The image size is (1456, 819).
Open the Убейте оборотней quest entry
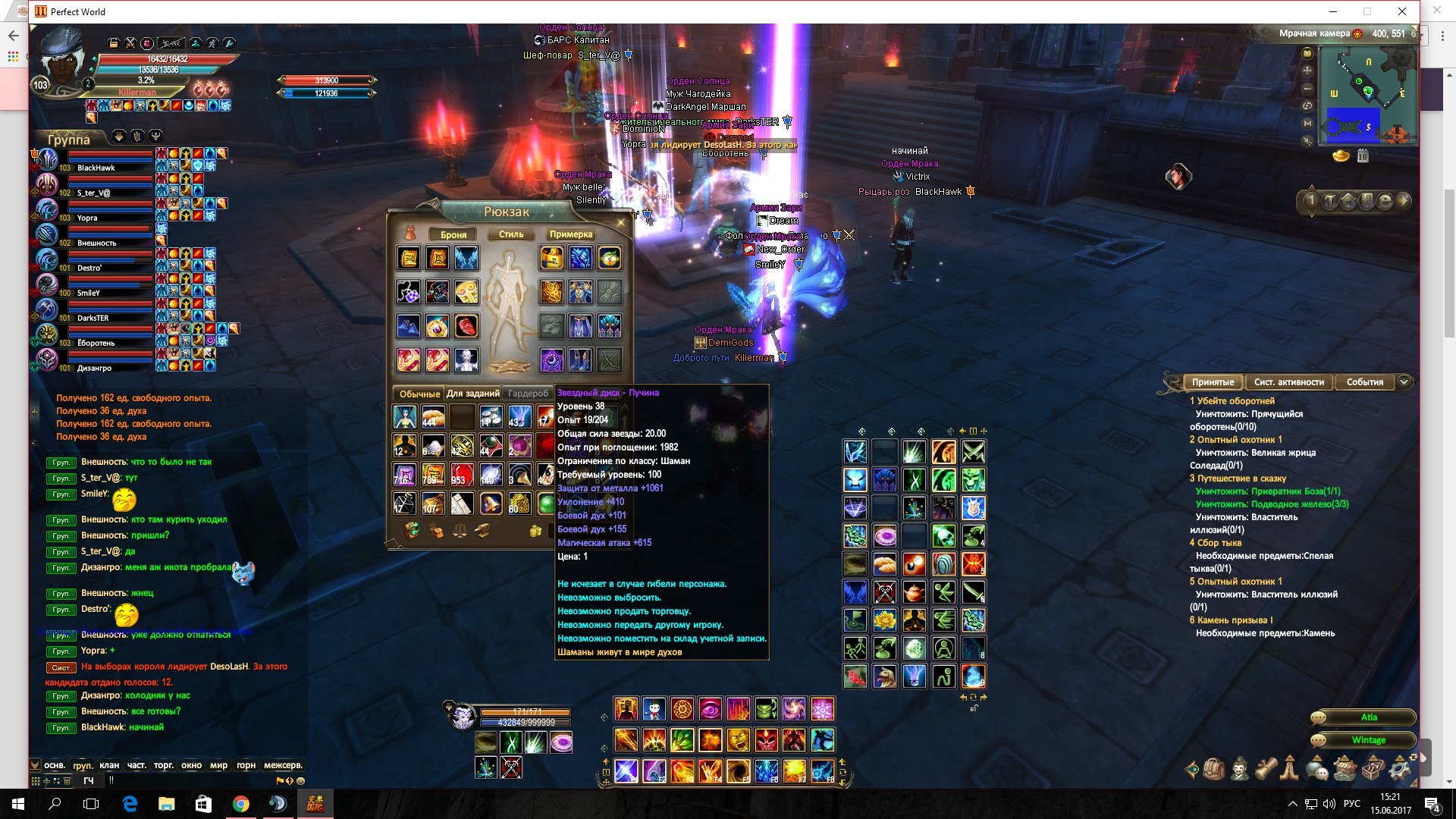tap(1235, 401)
